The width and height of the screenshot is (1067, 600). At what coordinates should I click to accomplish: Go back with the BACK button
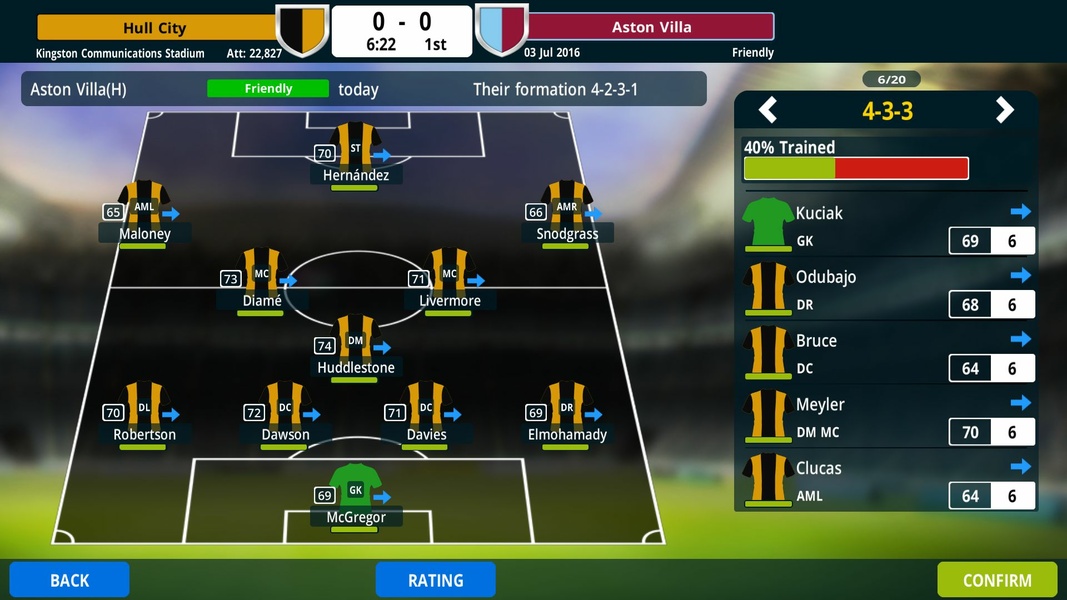(x=69, y=580)
